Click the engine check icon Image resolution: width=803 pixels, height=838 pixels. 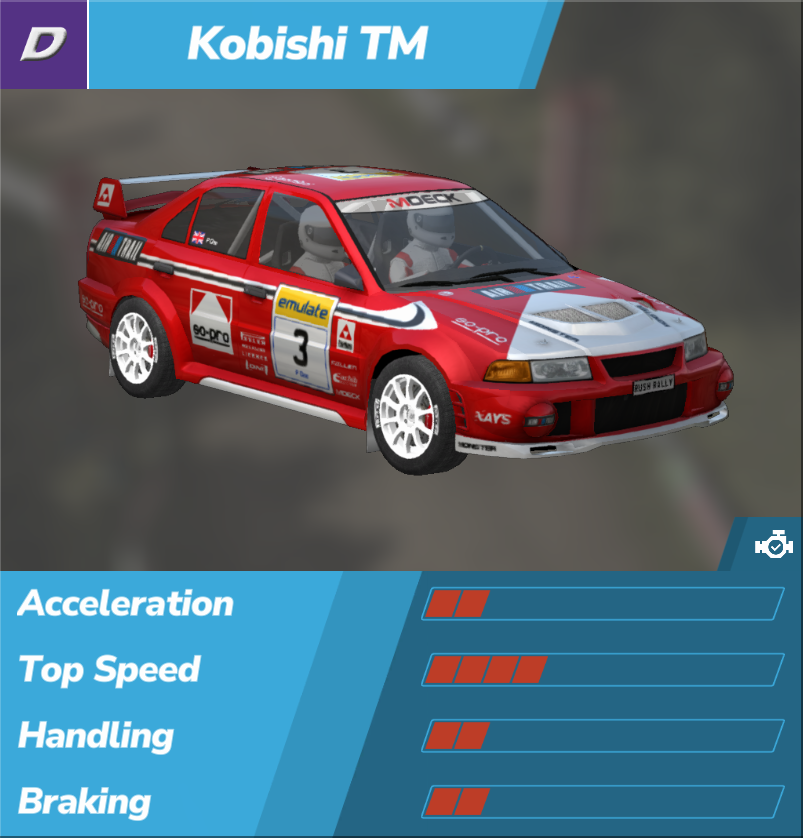pyautogui.click(x=773, y=546)
